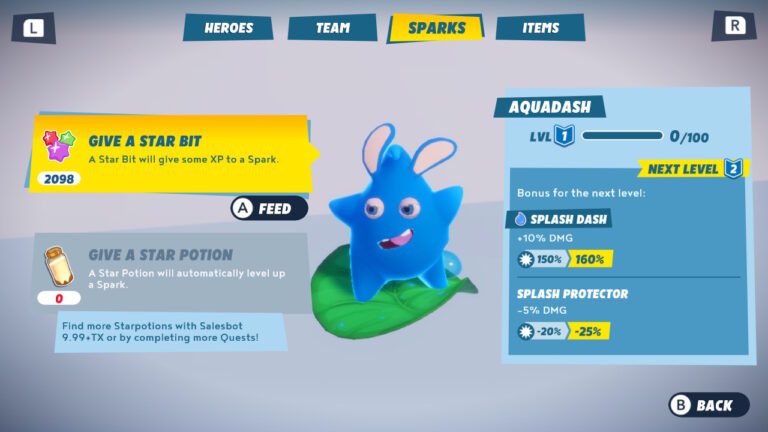This screenshot has width=768, height=432.
Task: Feed the Spark a Star Bit
Action: point(268,208)
